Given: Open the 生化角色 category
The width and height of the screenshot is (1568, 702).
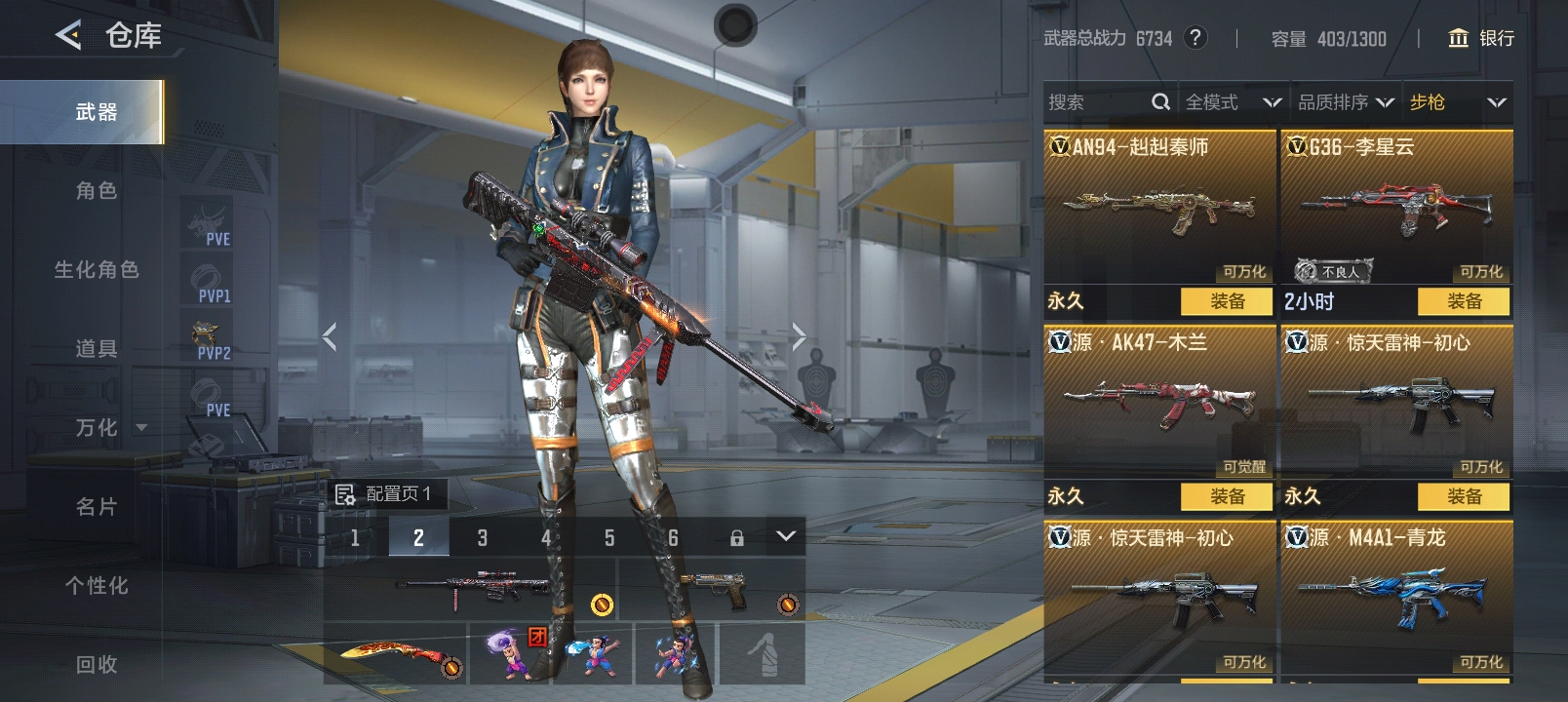Looking at the screenshot, I should [97, 270].
